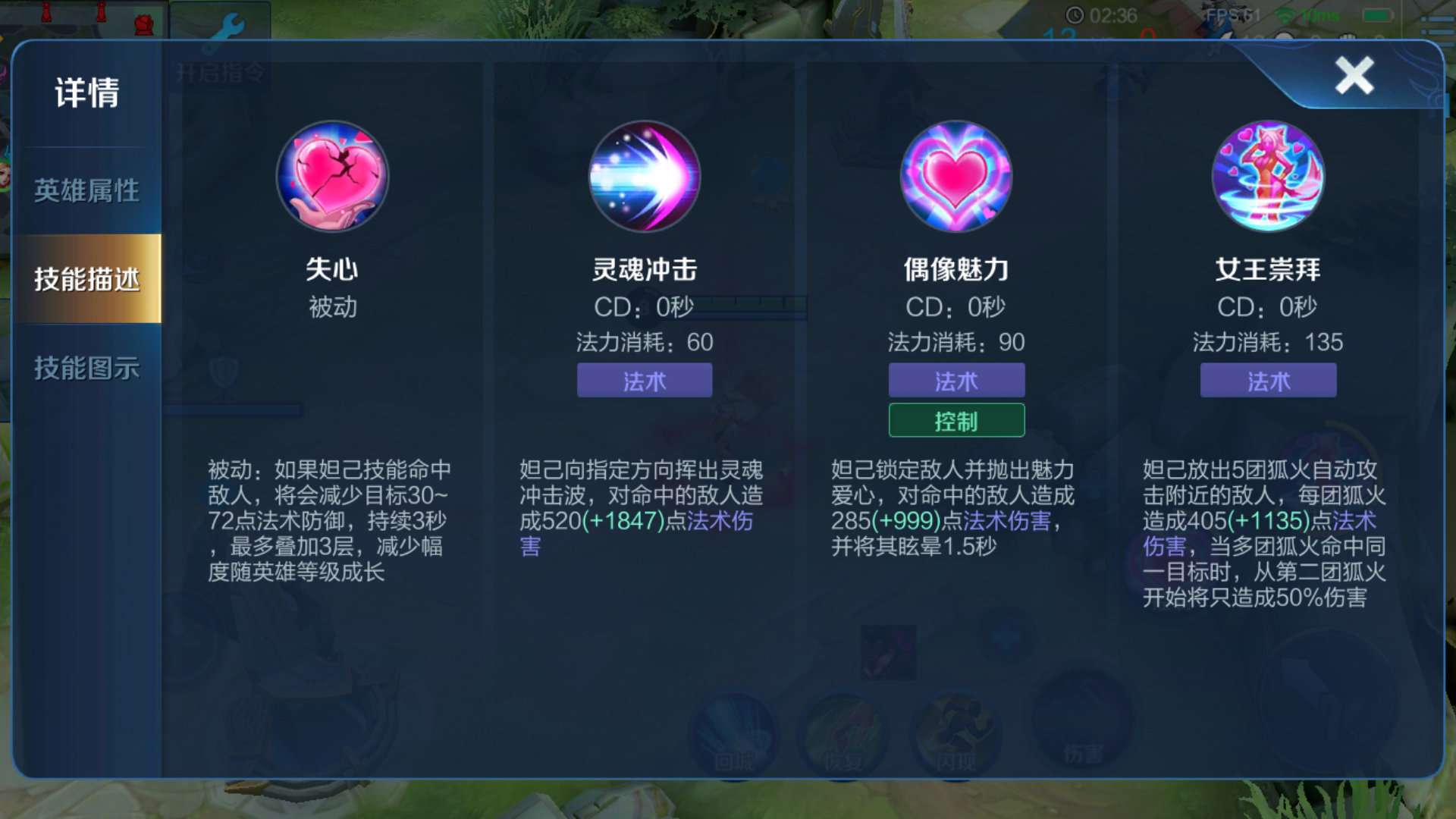Tap the 女王崇拜 ultimate skill icon
Image resolution: width=1456 pixels, height=819 pixels.
(1269, 176)
